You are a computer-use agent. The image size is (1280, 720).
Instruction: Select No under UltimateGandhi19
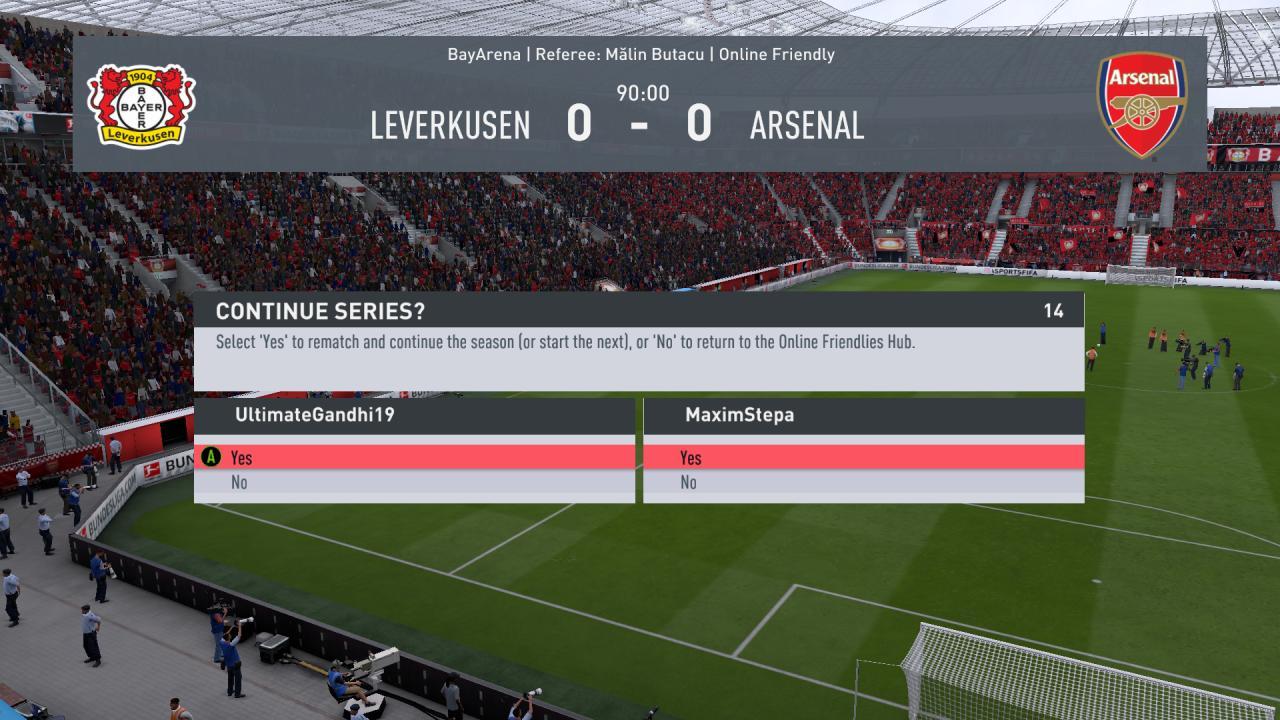click(x=414, y=483)
